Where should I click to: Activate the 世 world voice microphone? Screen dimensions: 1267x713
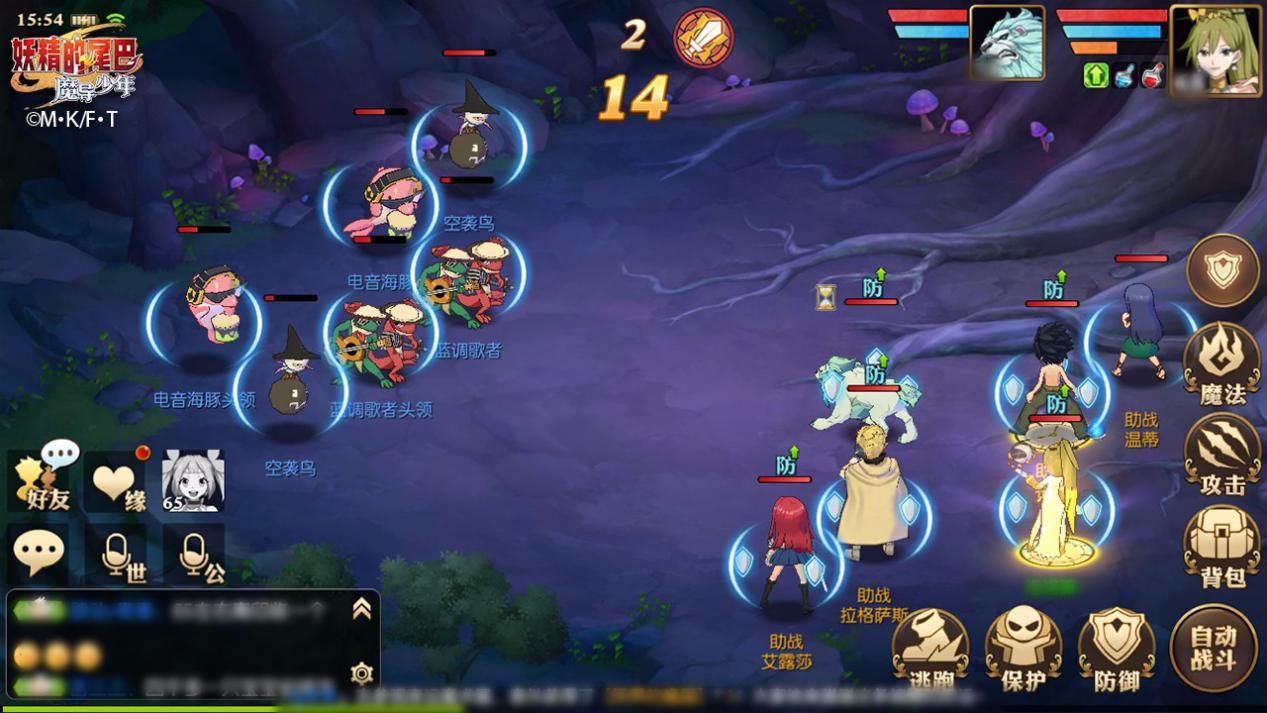[x=118, y=556]
